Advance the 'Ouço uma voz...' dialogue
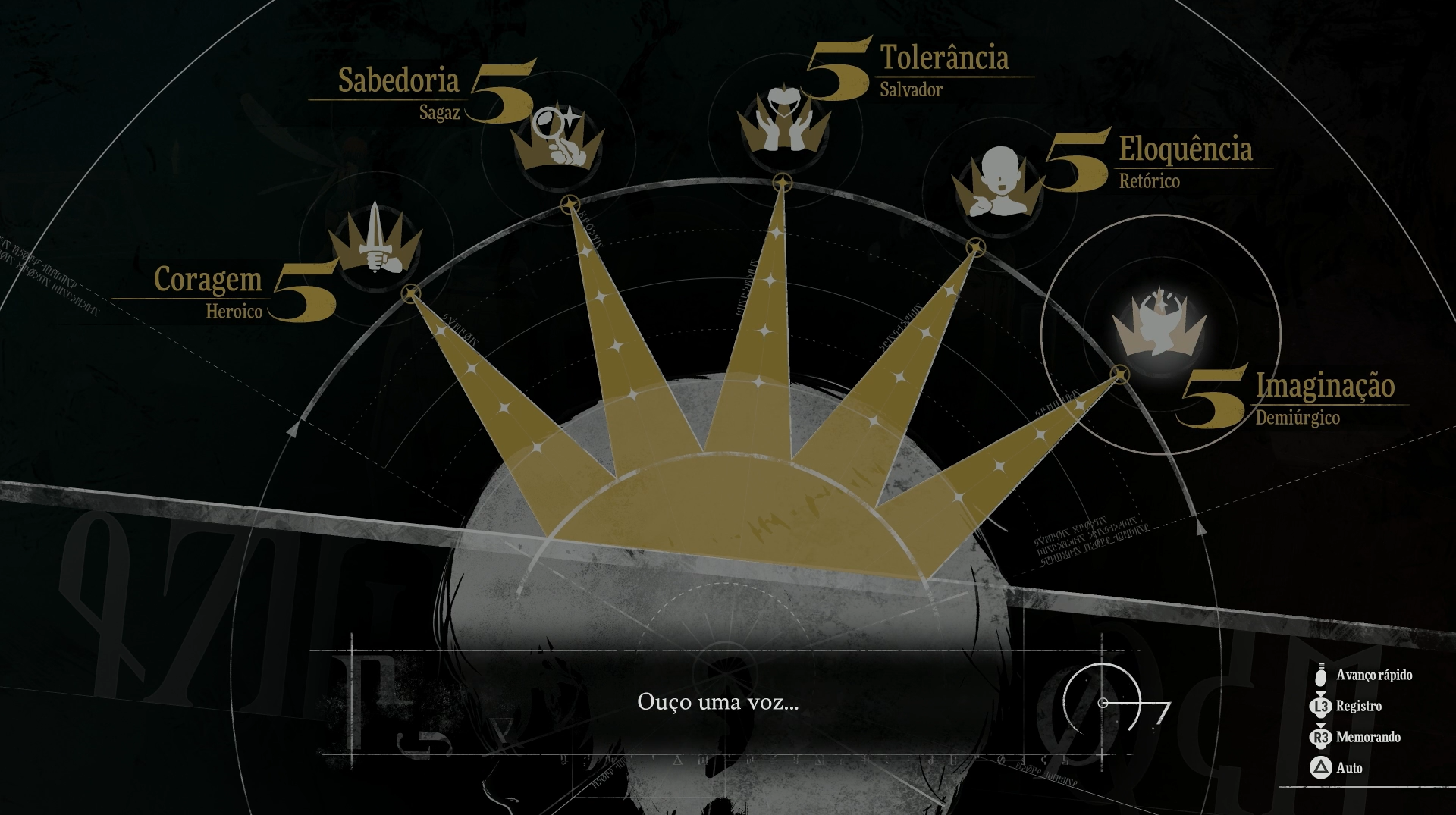The image size is (1456, 815). 717,702
